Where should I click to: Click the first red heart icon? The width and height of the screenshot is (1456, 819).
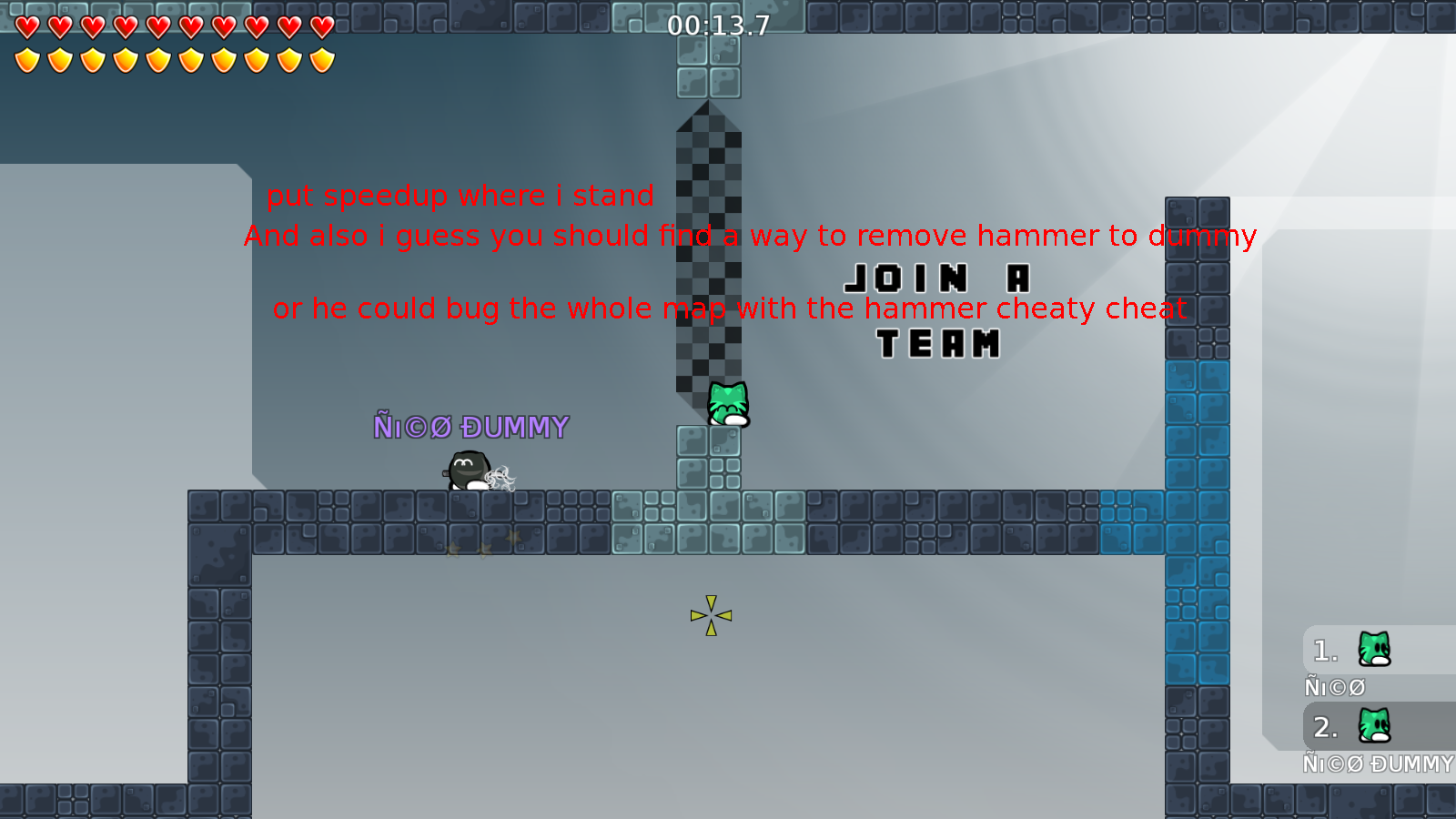click(26, 27)
